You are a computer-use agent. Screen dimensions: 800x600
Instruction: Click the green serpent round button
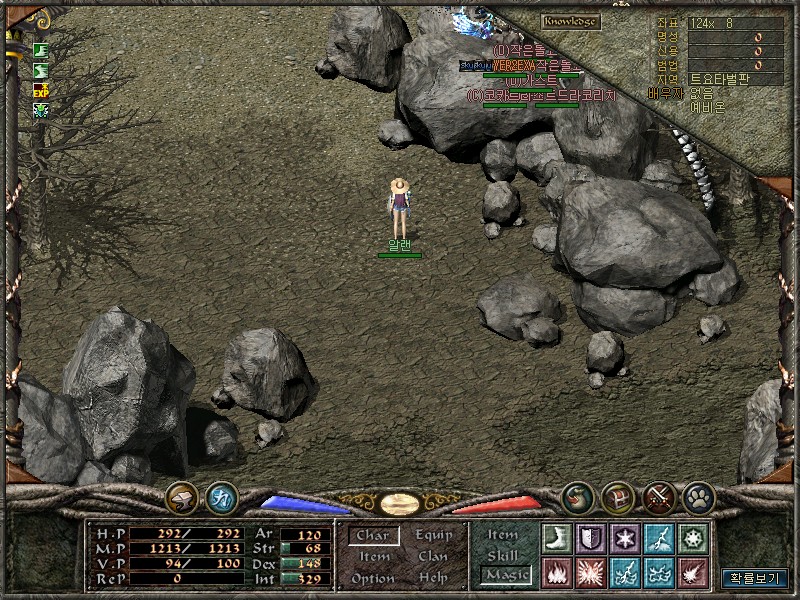(578, 496)
